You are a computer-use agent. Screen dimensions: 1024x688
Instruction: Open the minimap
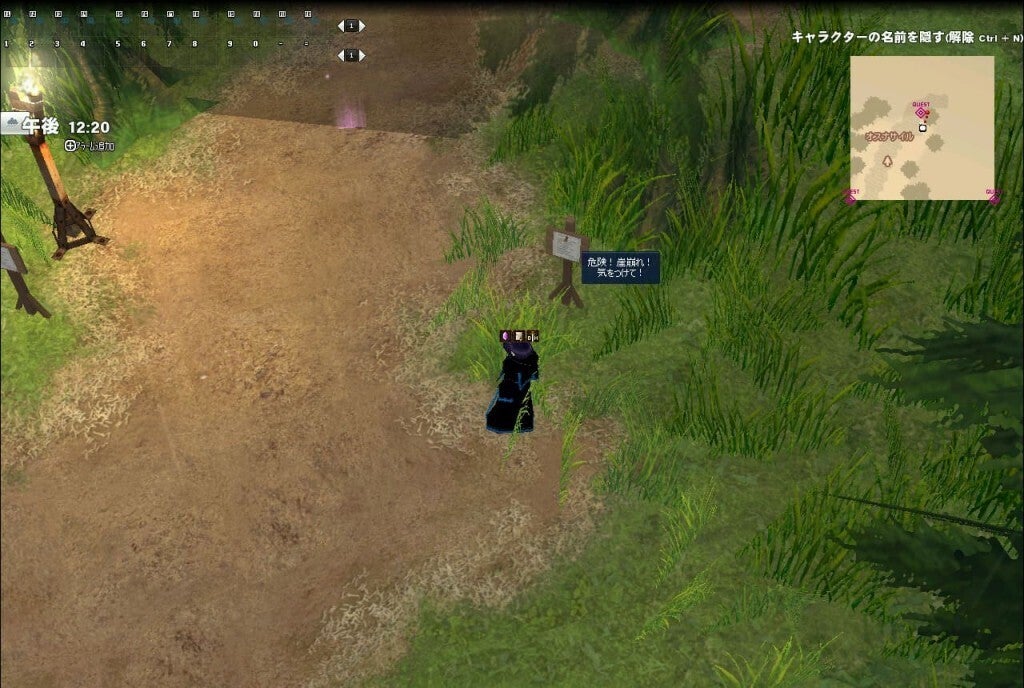click(921, 127)
